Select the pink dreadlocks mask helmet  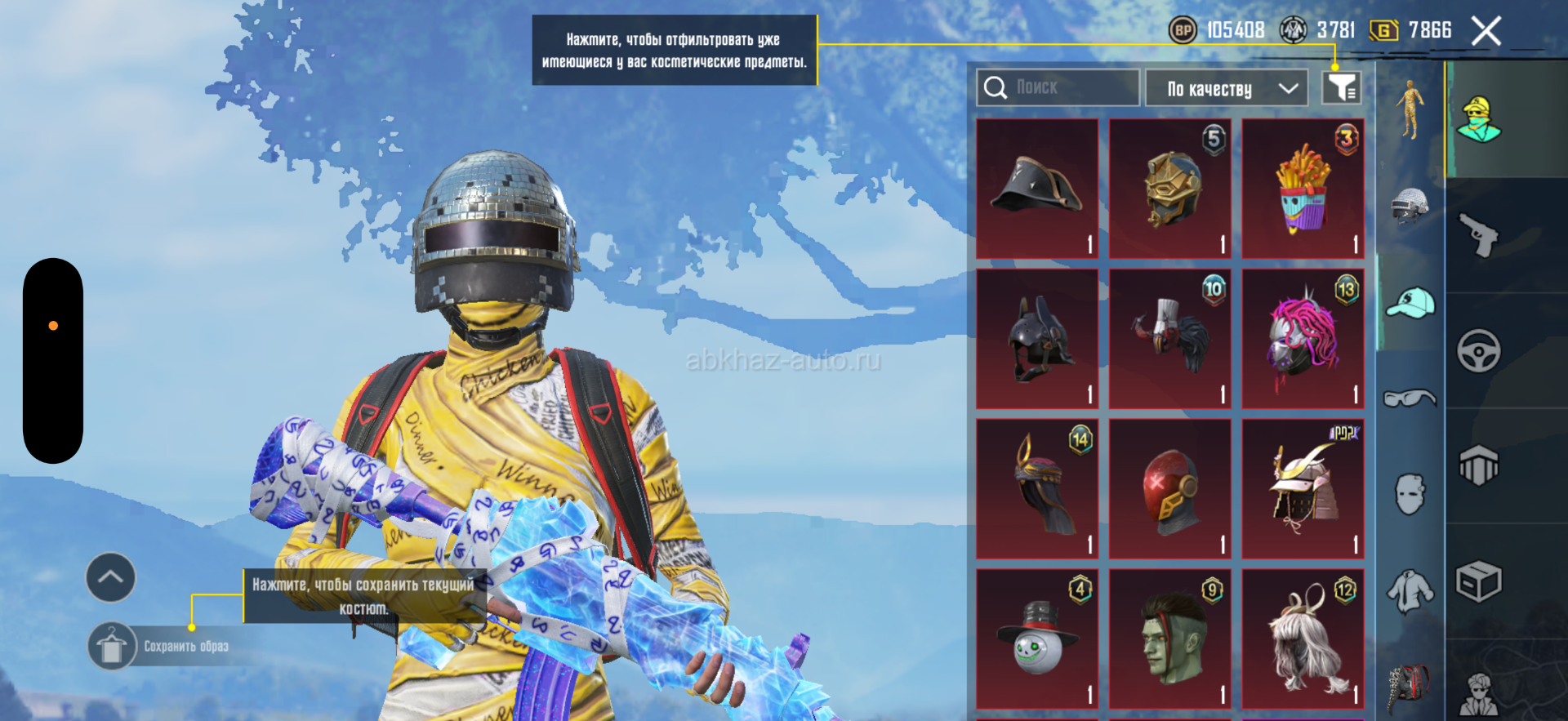tap(1303, 339)
